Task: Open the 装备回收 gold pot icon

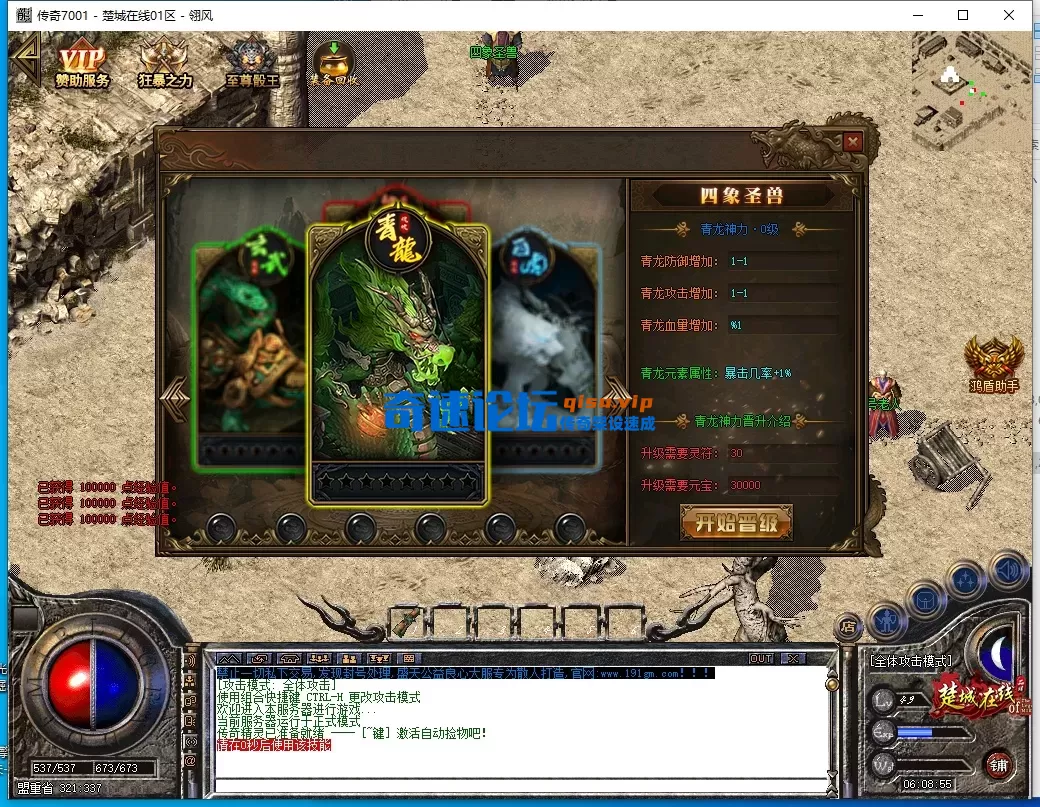Action: point(332,63)
